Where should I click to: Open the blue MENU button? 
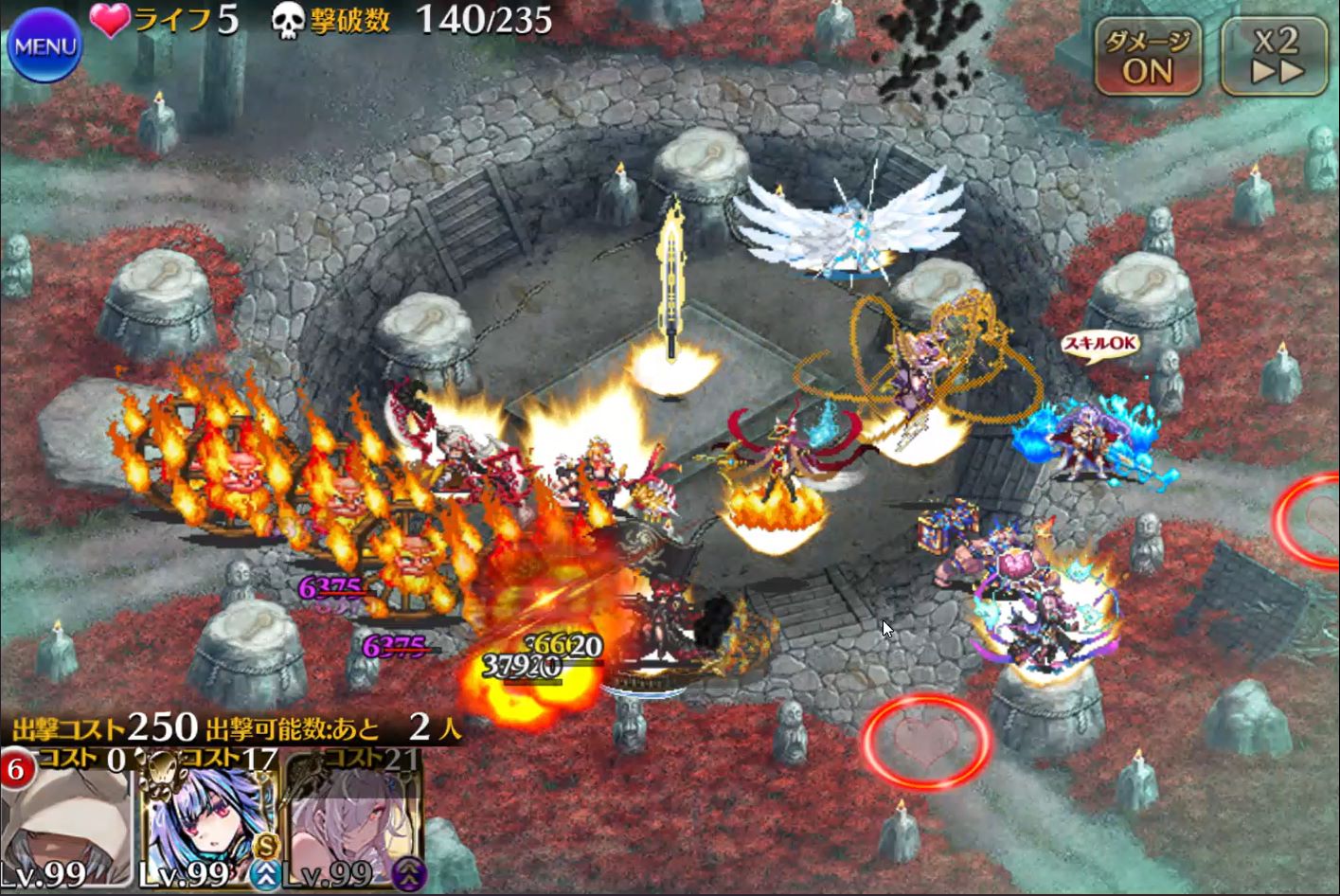click(x=44, y=45)
